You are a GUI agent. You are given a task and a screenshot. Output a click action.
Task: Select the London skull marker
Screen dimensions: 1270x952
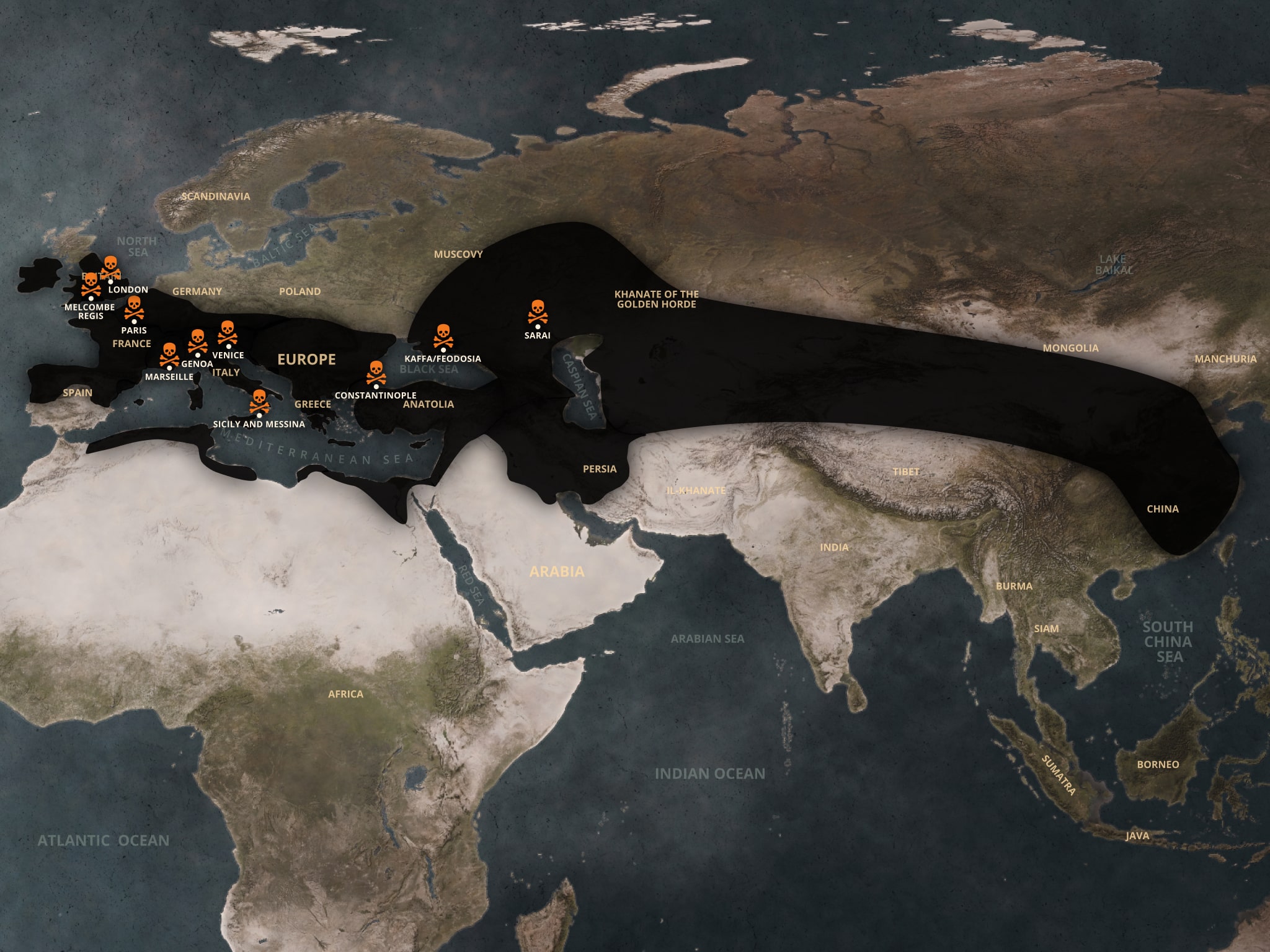coord(110,267)
